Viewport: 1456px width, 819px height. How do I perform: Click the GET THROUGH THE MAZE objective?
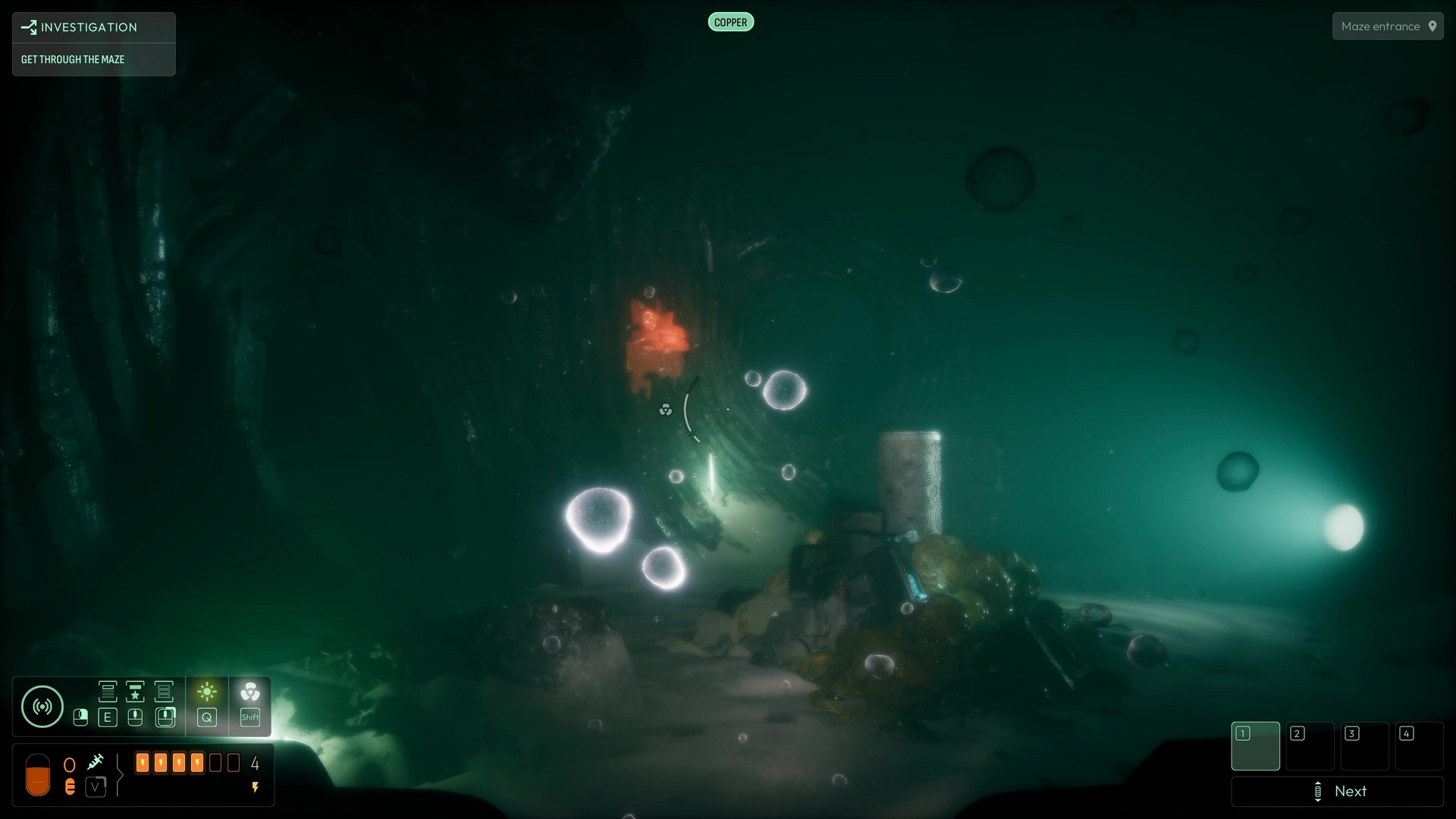click(73, 59)
